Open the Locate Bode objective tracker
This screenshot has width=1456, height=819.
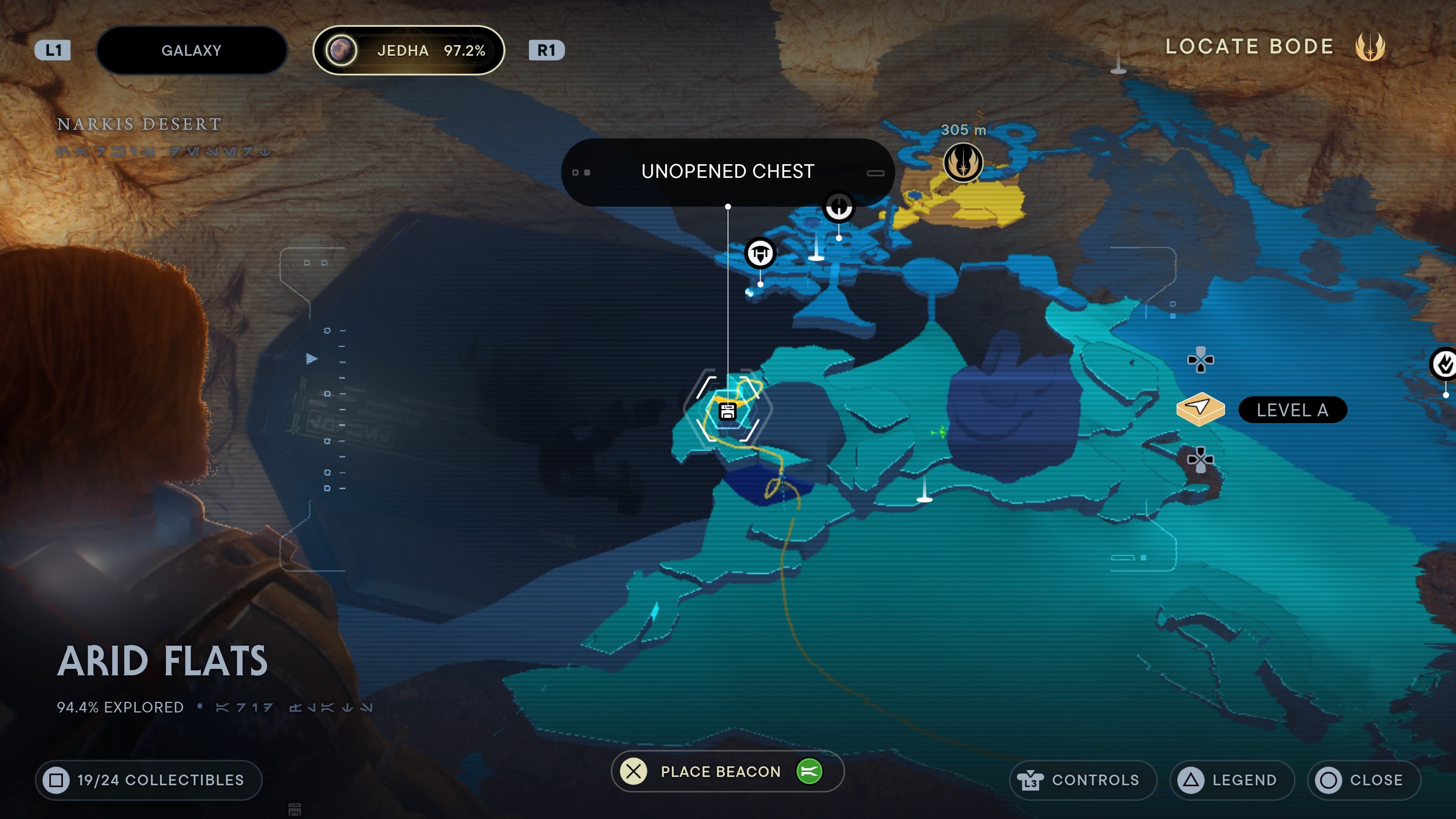click(1274, 47)
